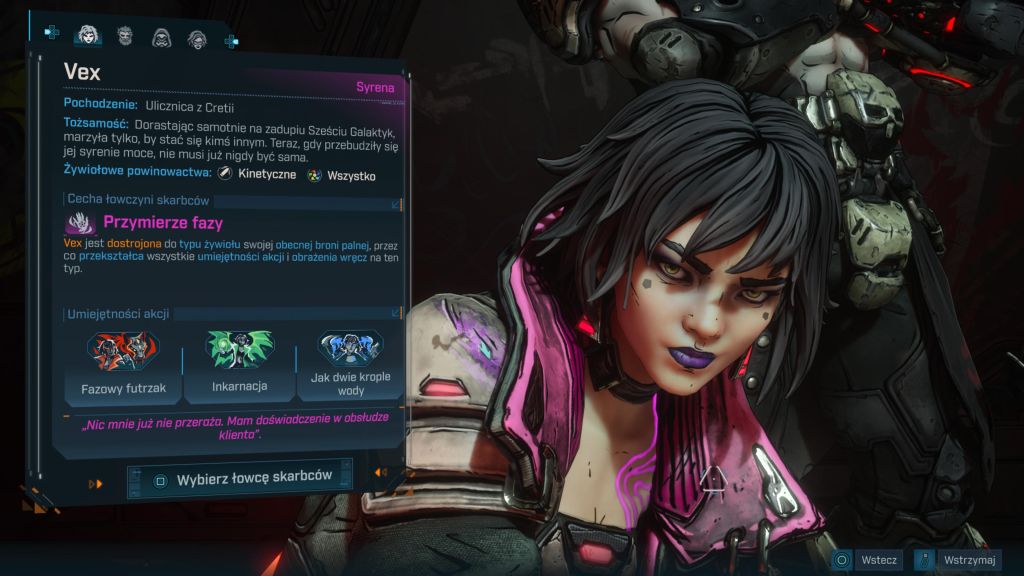Expand the Cecha łowczyni skarbów section

coord(396,204)
